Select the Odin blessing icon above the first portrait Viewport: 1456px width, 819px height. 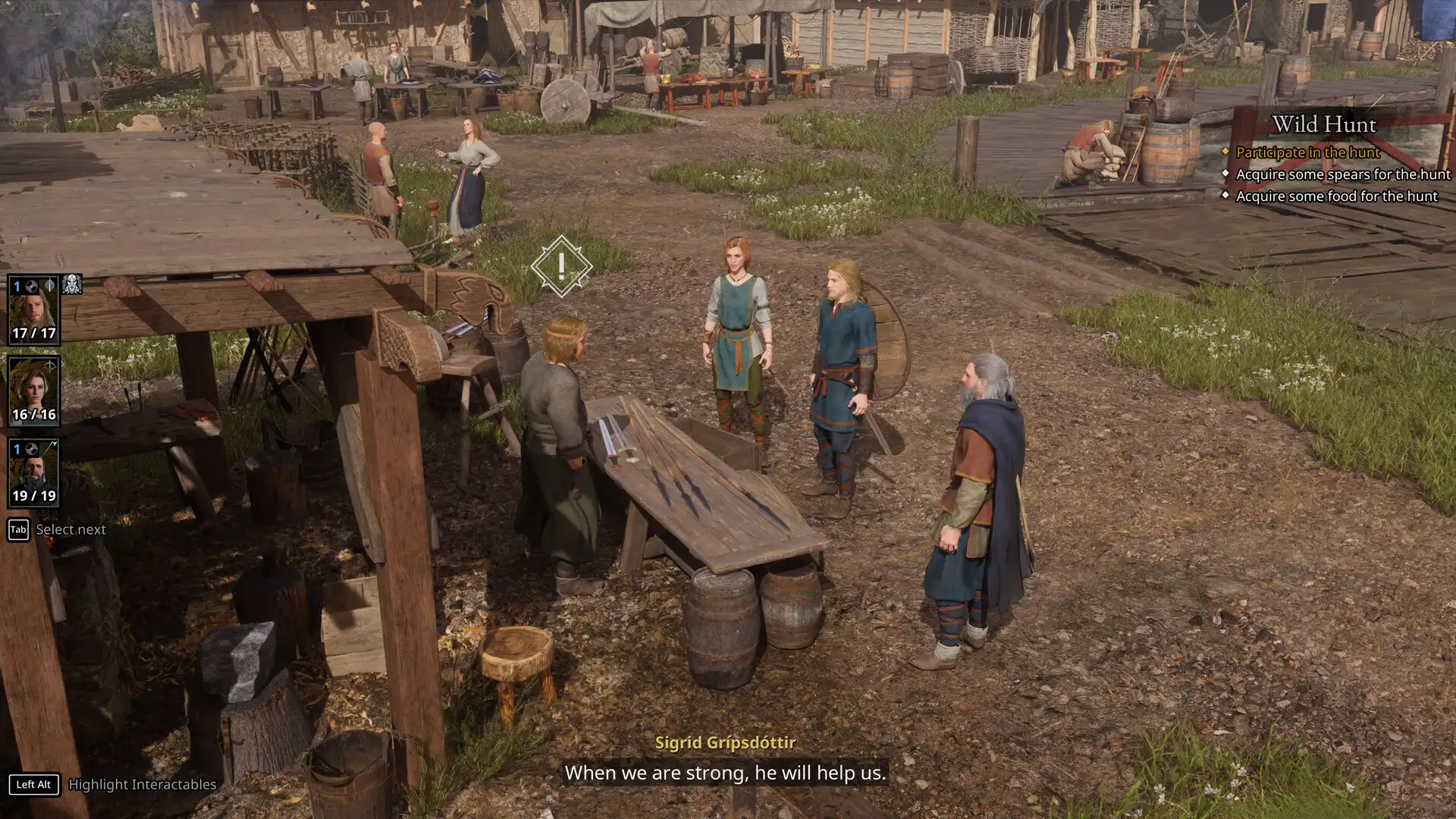coord(72,283)
